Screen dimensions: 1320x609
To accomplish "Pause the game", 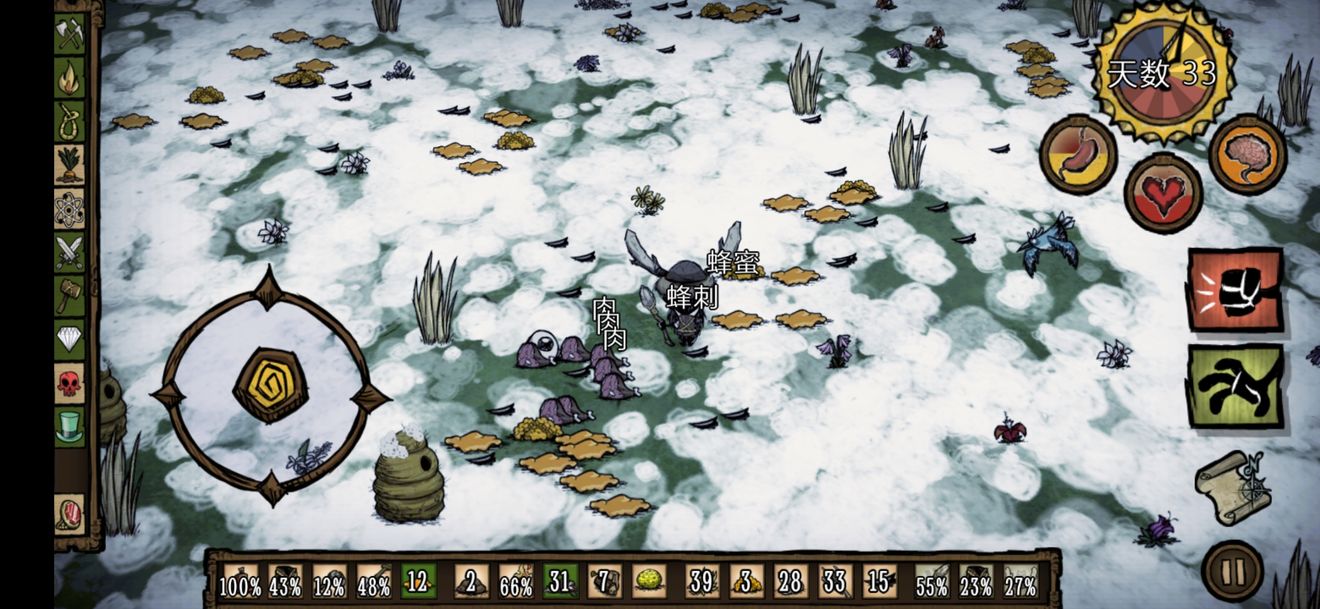I will [1232, 572].
